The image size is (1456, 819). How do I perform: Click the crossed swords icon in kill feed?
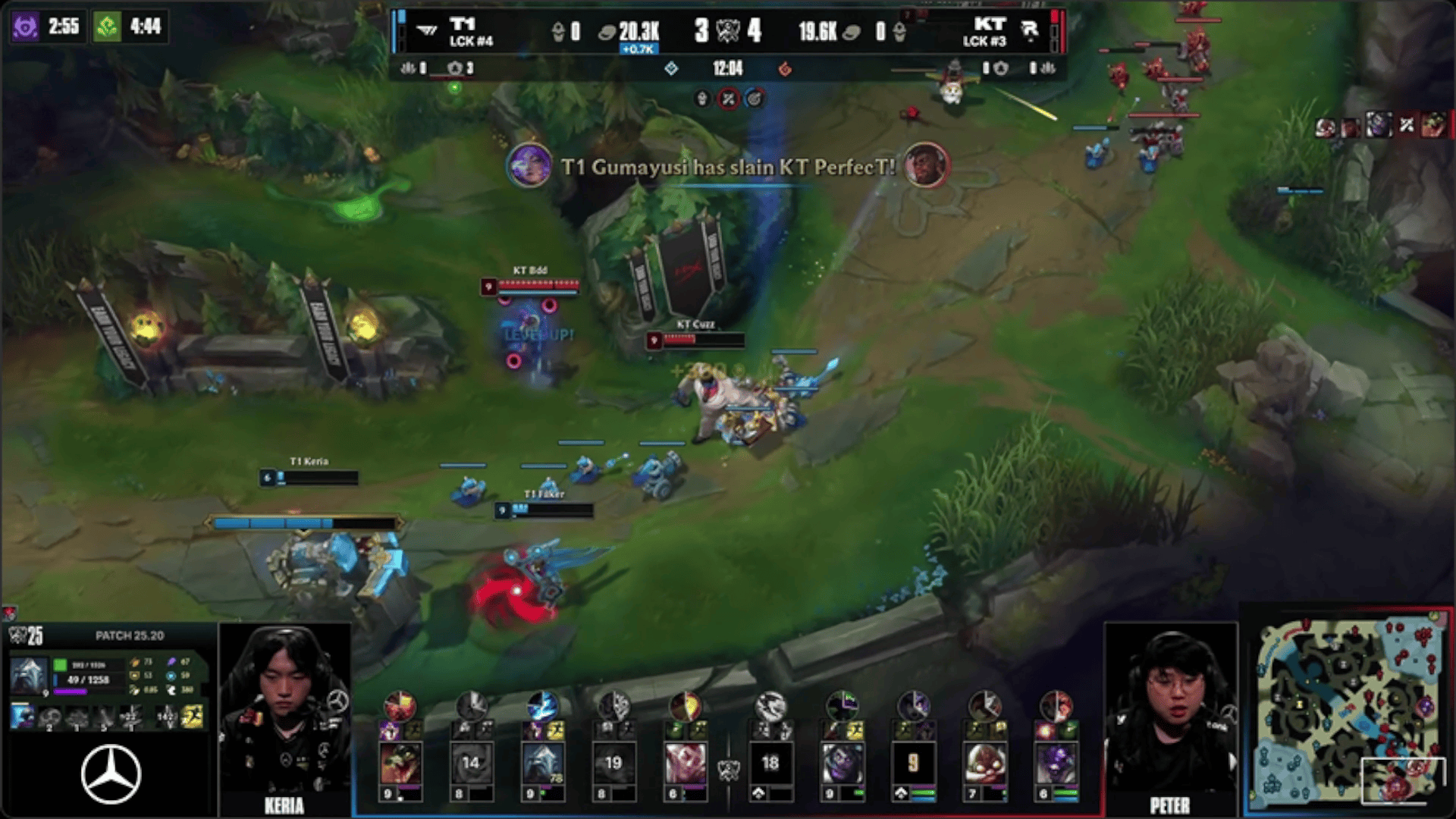(x=1407, y=125)
